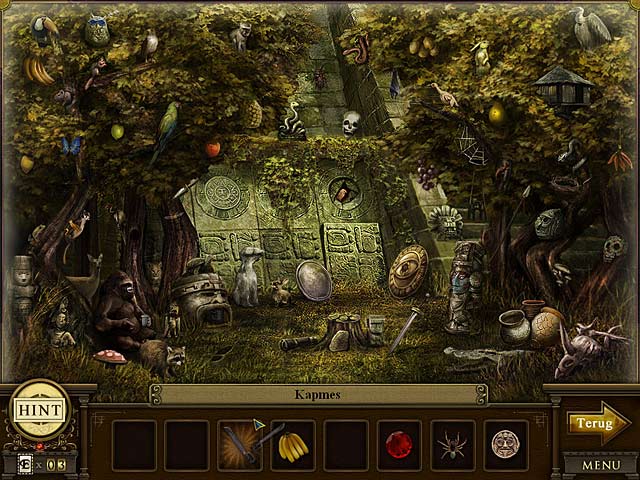Select the bow and arrow inventory slot
The width and height of the screenshot is (640, 480).
pos(240,443)
